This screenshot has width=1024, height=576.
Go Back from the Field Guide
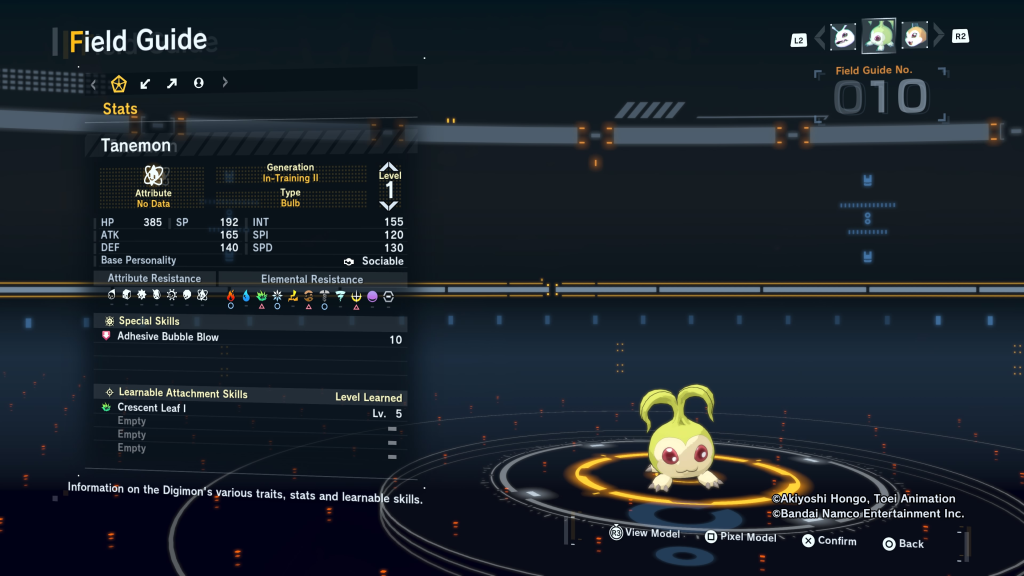[x=903, y=544]
